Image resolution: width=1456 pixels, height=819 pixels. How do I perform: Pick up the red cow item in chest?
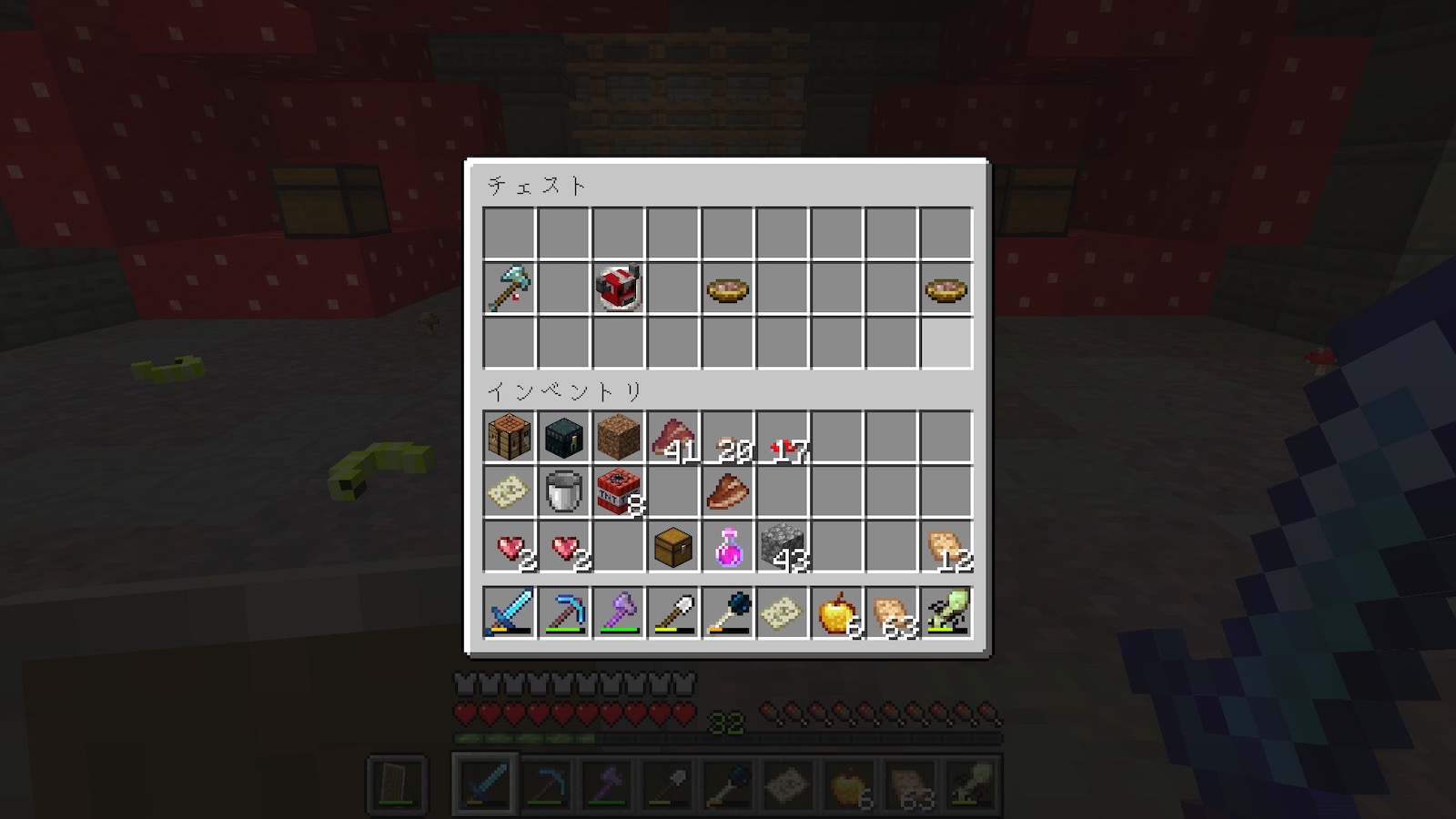coord(618,288)
